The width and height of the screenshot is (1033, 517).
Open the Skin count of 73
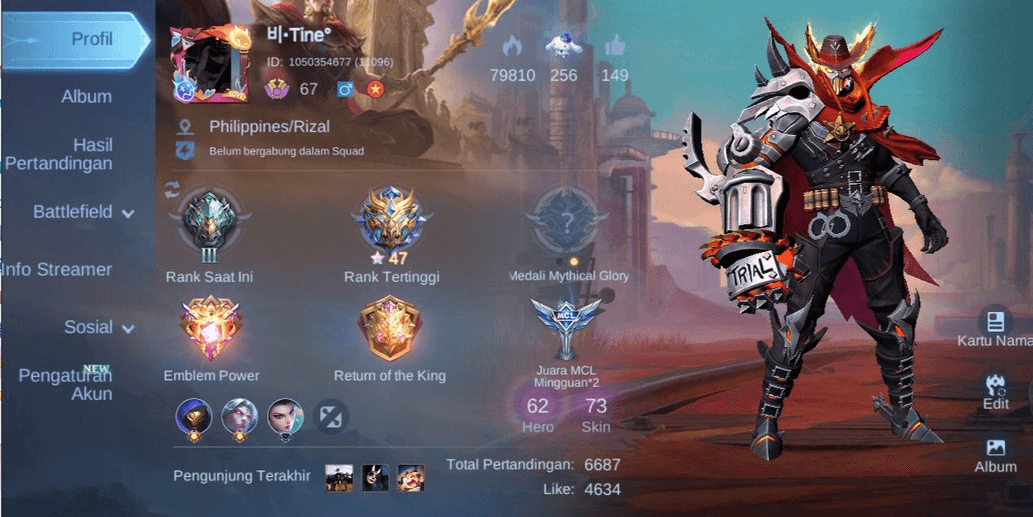click(x=596, y=412)
